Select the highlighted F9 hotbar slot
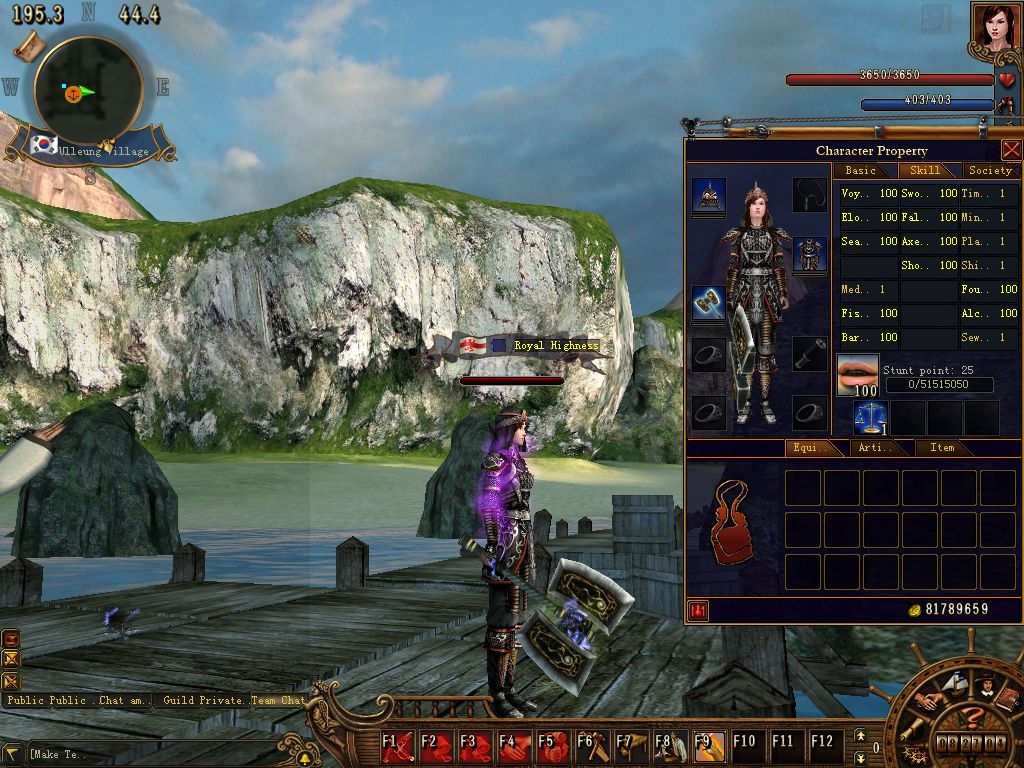 [709, 746]
